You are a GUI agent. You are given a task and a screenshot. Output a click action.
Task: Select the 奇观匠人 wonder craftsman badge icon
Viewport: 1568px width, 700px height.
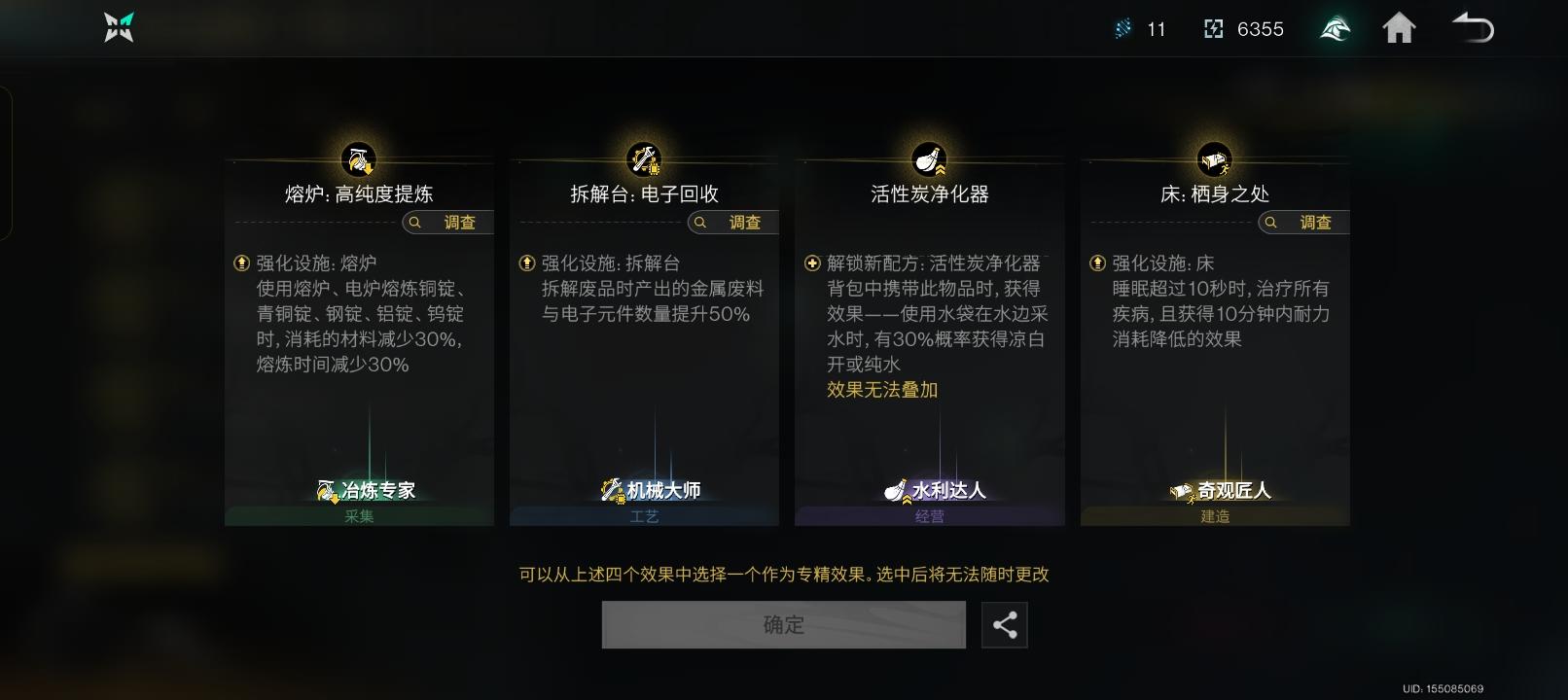(1182, 491)
